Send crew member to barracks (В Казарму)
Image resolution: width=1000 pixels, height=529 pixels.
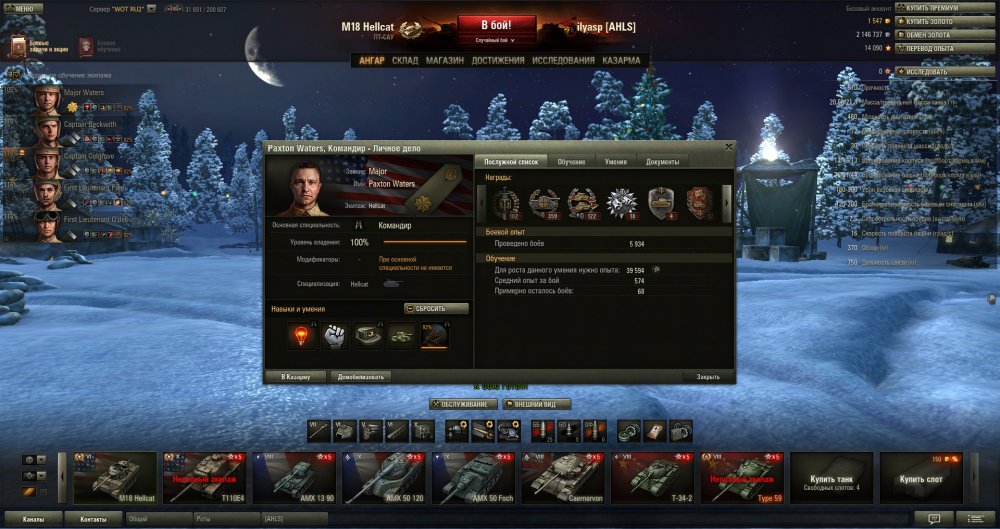coord(296,377)
